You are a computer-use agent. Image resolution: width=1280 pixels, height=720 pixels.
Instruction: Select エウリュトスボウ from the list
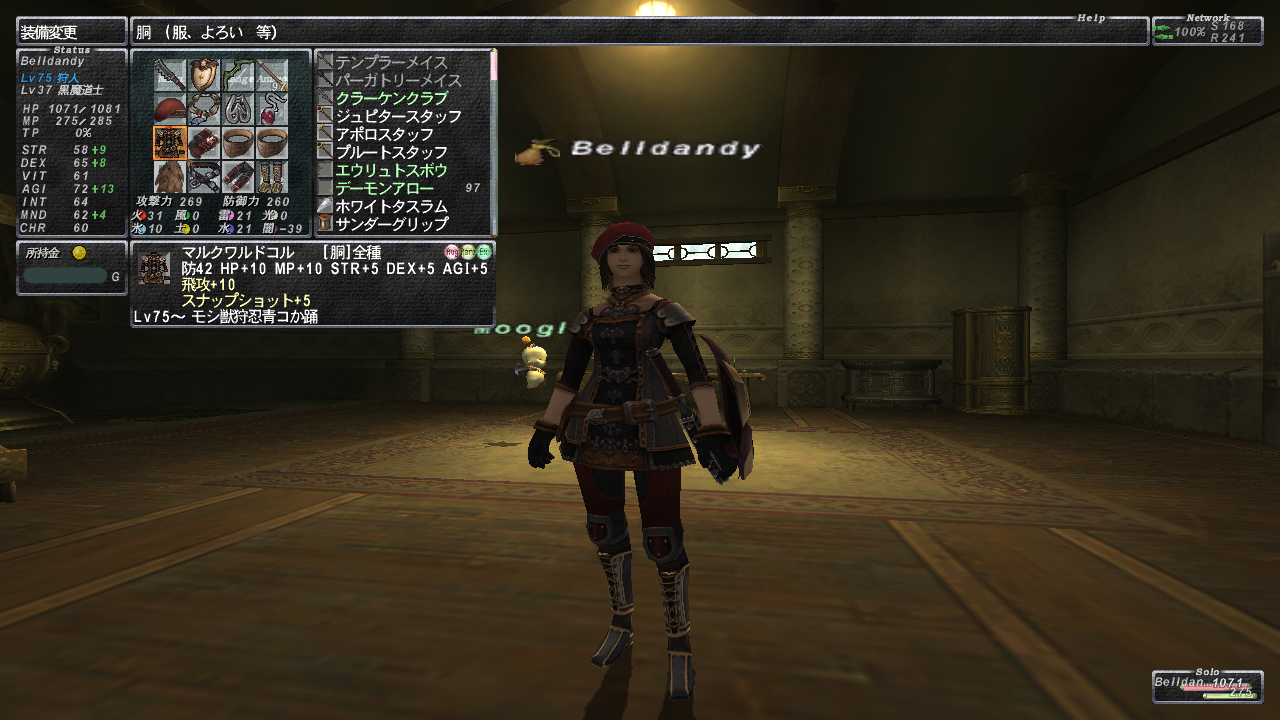(391, 170)
